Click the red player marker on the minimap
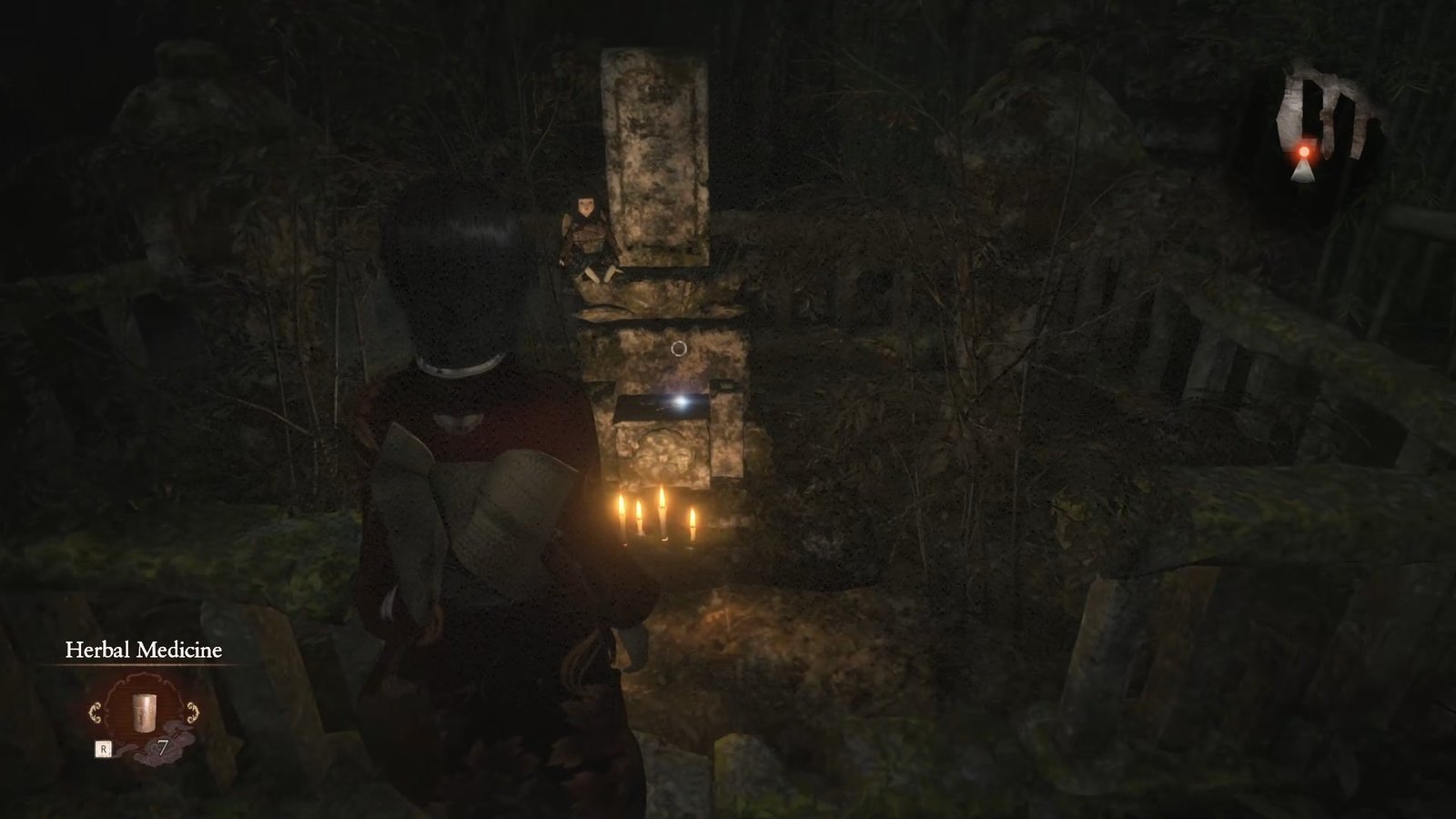 point(1304,151)
